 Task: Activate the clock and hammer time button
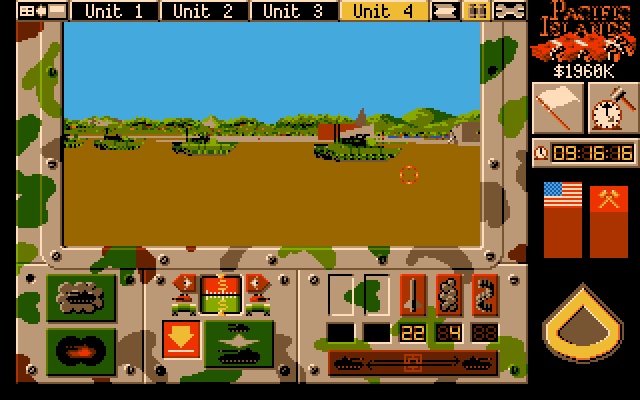point(613,107)
